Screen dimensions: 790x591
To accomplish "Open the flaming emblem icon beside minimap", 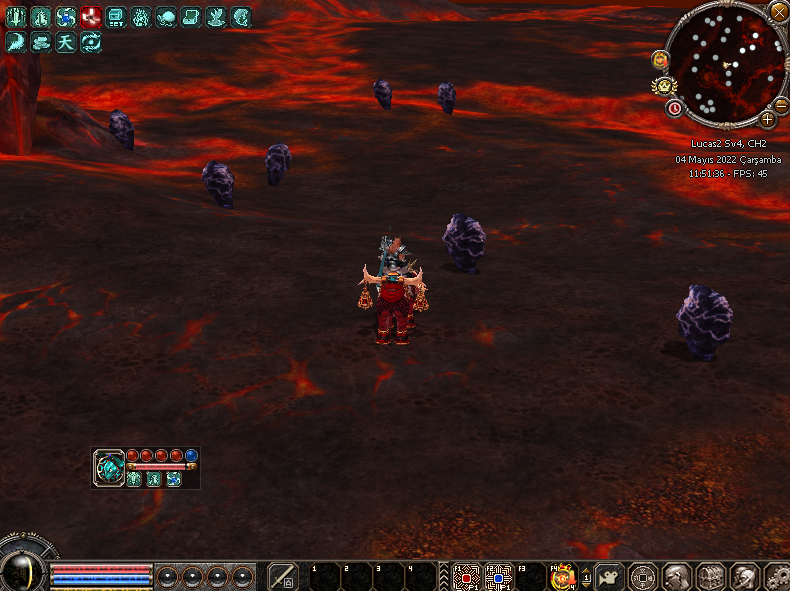I will (660, 60).
